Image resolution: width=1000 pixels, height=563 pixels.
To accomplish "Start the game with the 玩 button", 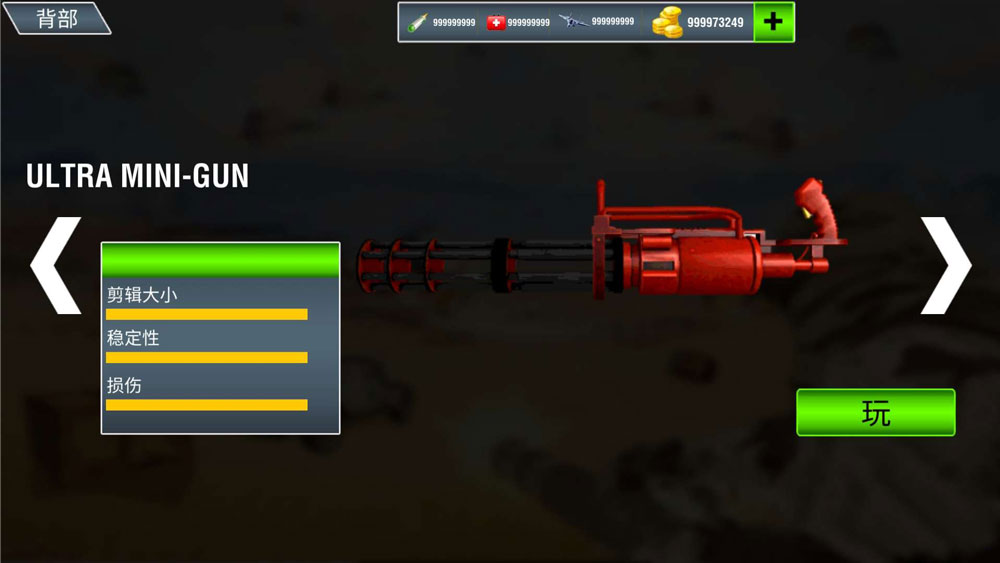I will [x=875, y=412].
